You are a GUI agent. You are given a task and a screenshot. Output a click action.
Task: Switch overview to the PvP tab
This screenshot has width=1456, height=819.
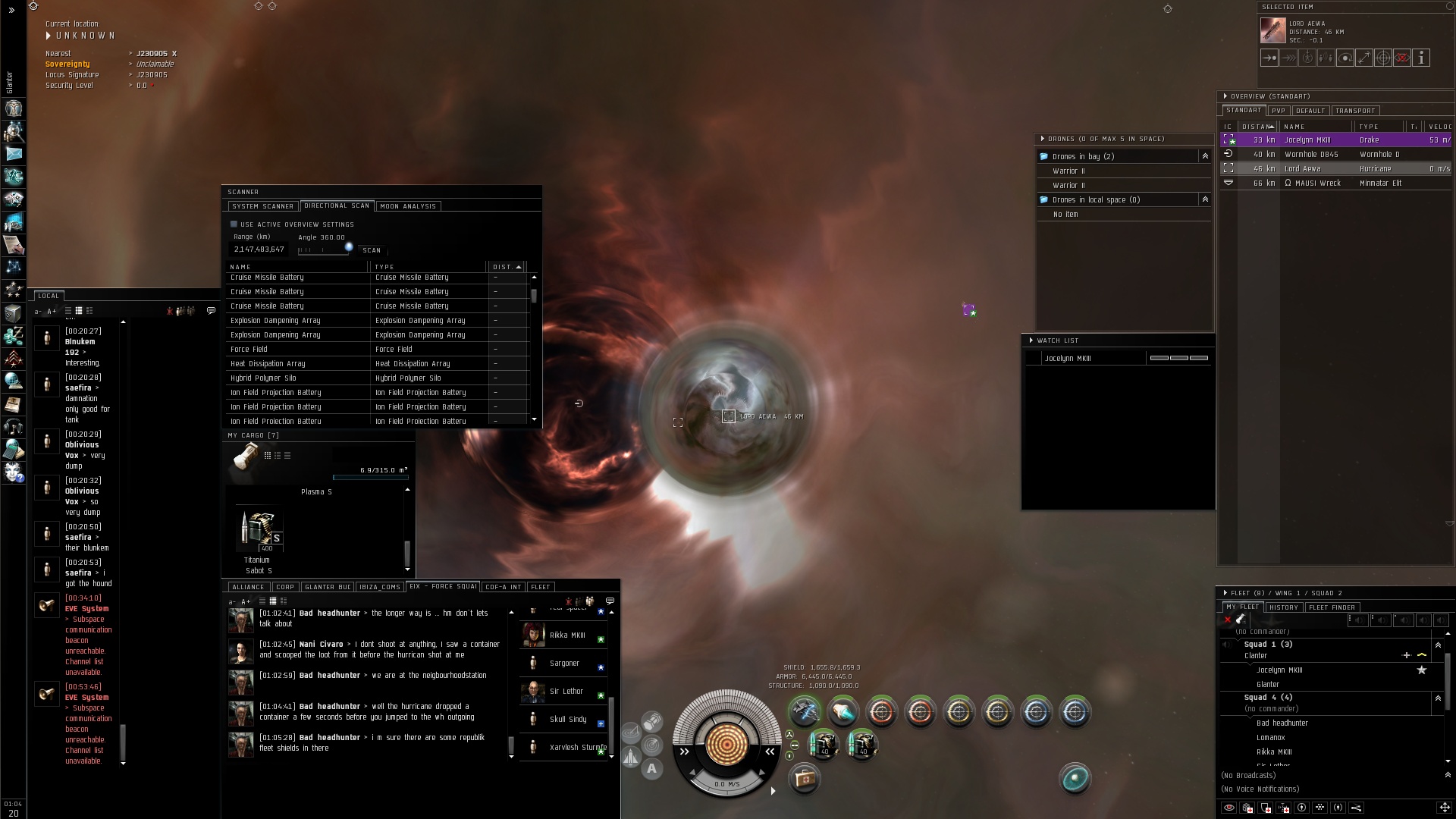(1278, 111)
